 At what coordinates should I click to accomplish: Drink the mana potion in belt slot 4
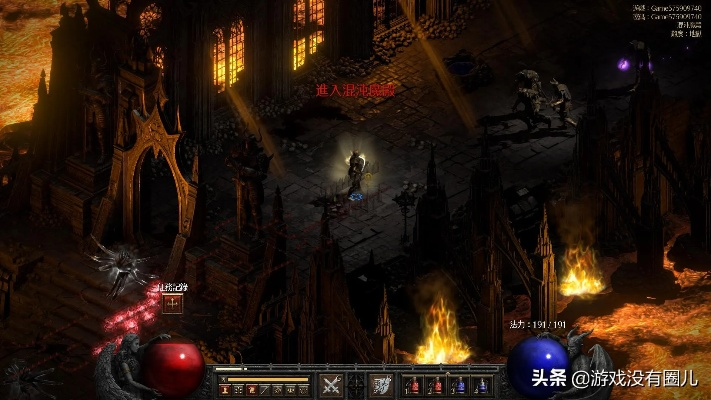pos(482,385)
